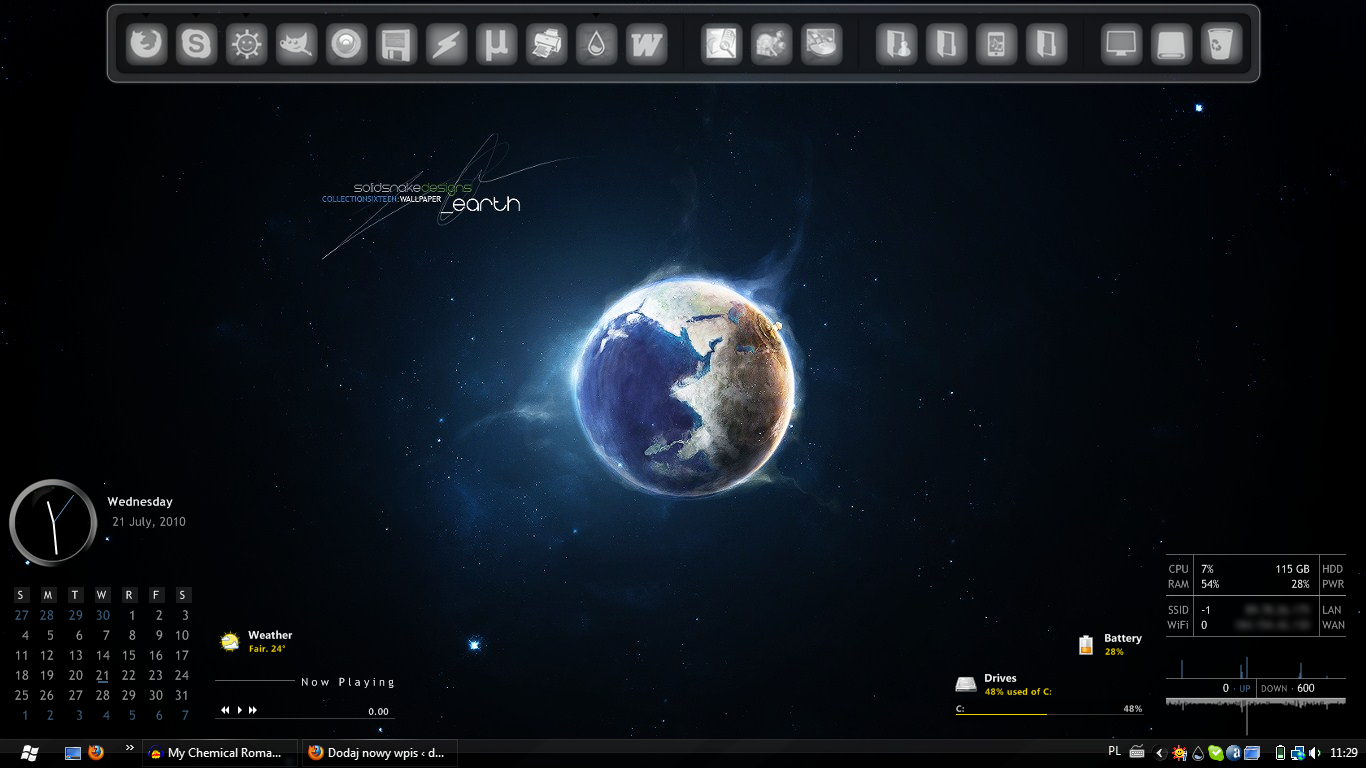Launch the W dock application
The width and height of the screenshot is (1366, 768).
coord(647,45)
